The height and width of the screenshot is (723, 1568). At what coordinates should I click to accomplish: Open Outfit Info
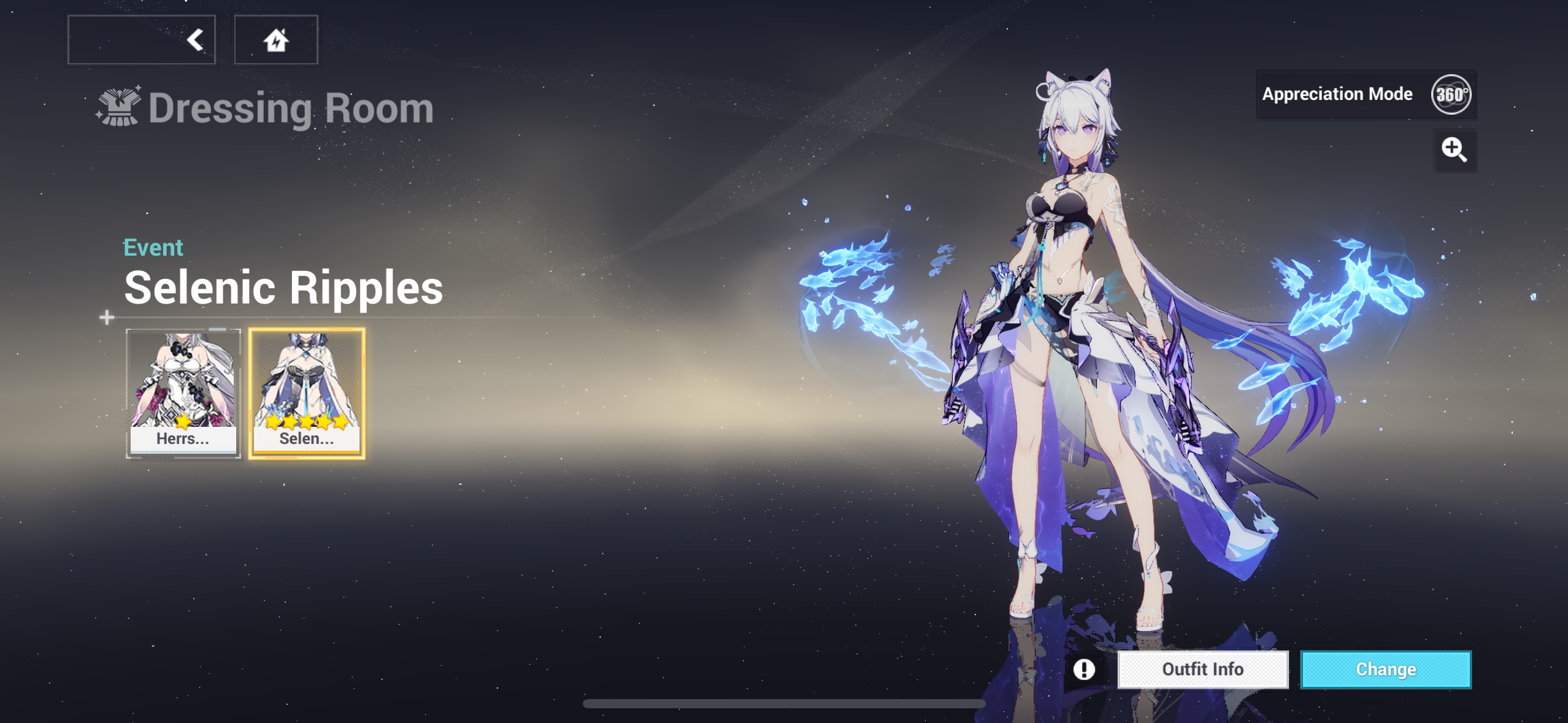pos(1203,669)
